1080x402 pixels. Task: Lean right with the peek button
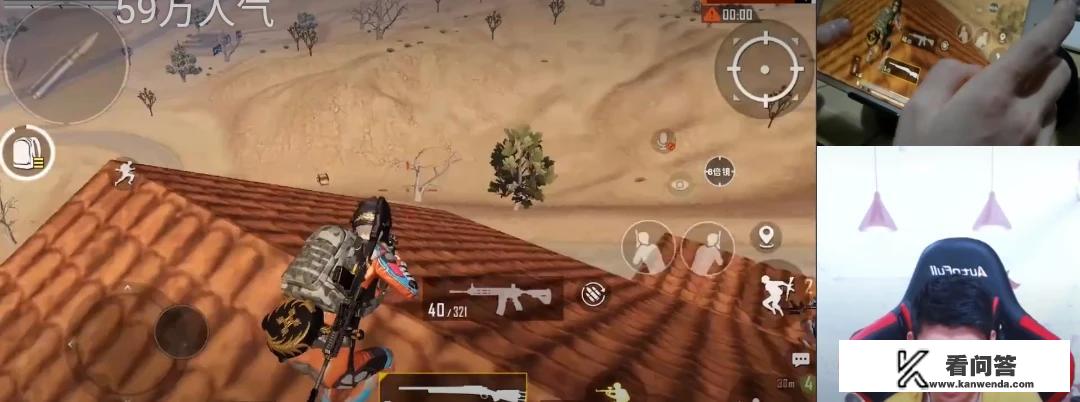tap(707, 247)
